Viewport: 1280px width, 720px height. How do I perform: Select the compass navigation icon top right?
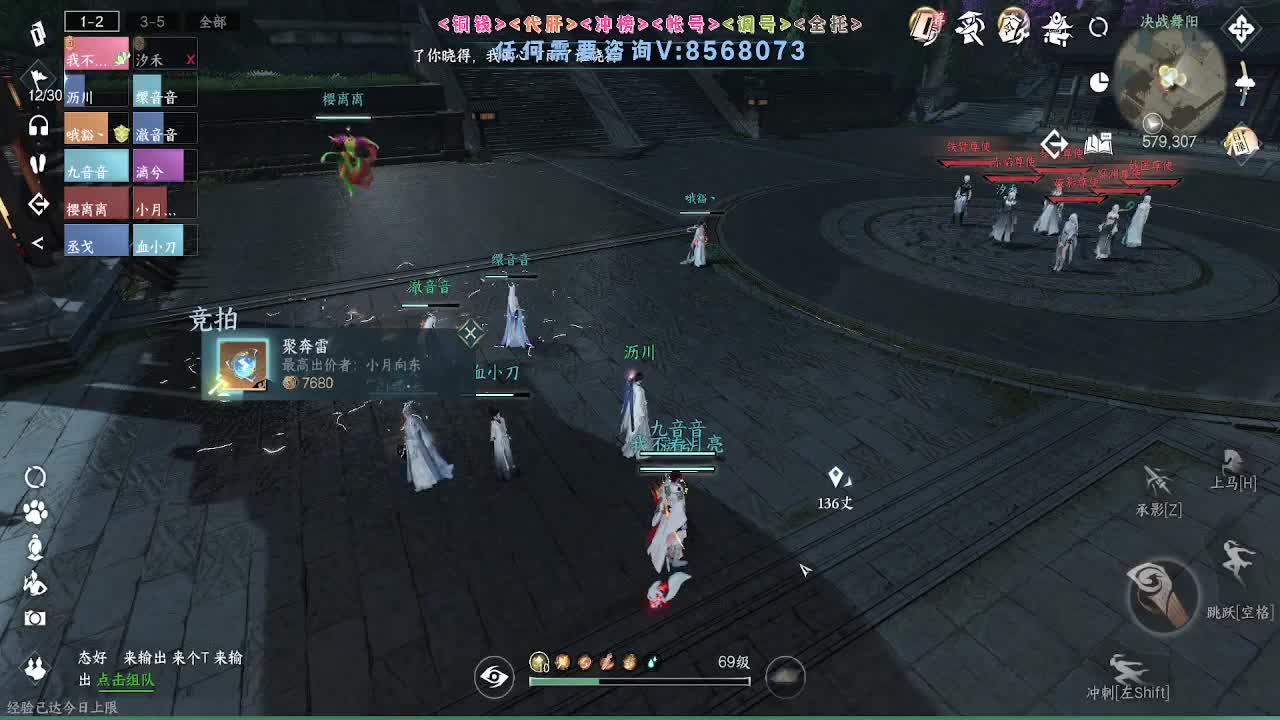tap(1242, 29)
